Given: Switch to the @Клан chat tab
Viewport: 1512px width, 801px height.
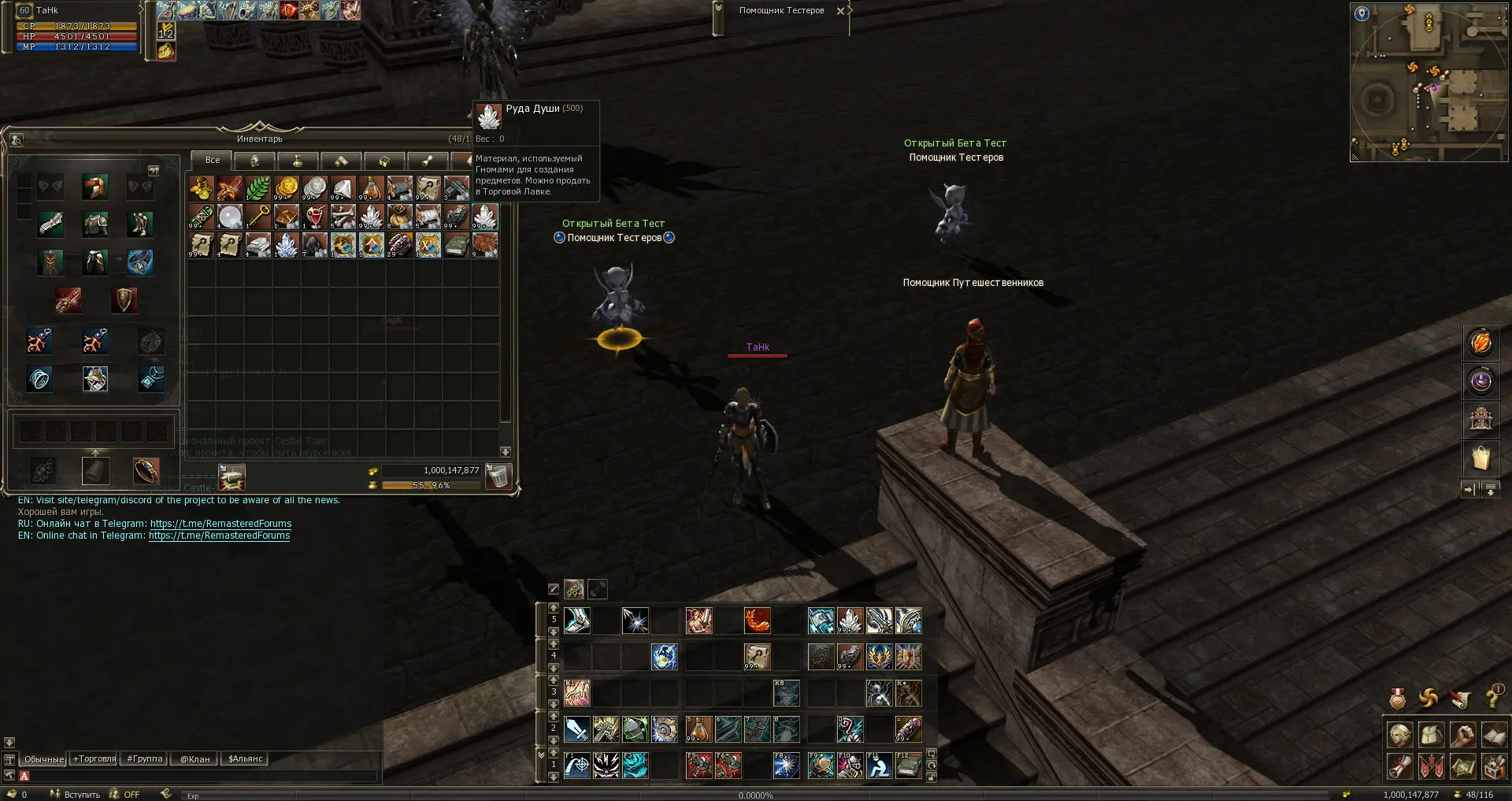Looking at the screenshot, I should click(x=195, y=759).
